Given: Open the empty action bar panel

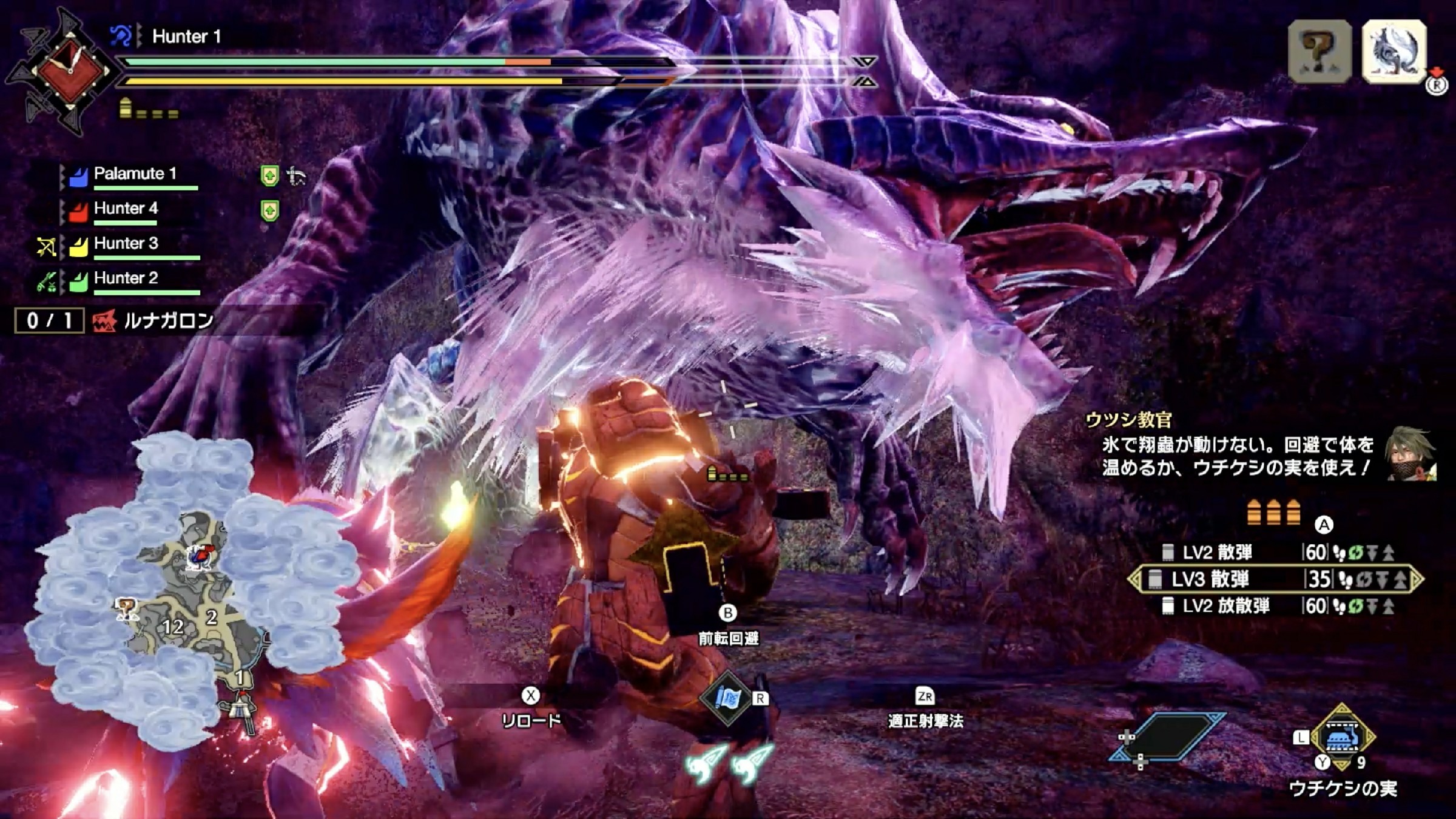Looking at the screenshot, I should [1168, 737].
